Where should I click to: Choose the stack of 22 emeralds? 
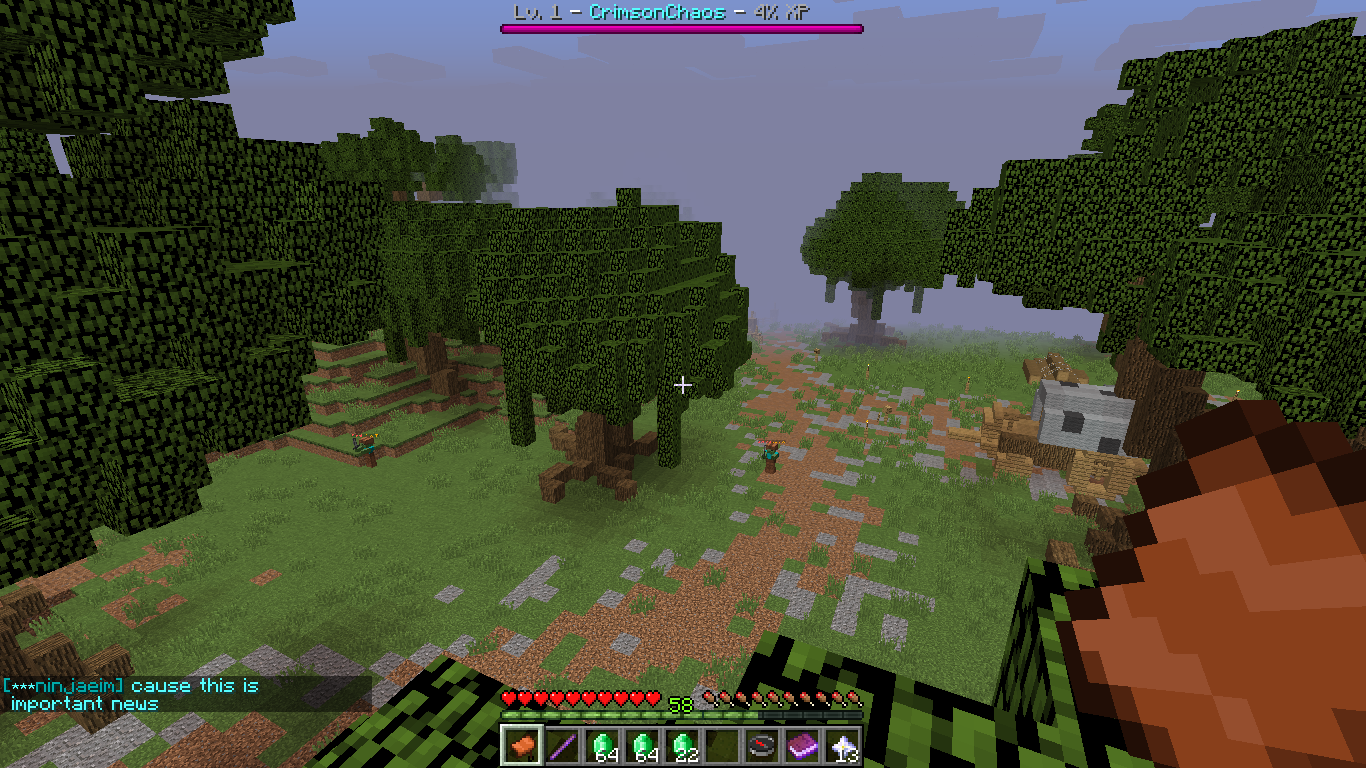point(682,745)
